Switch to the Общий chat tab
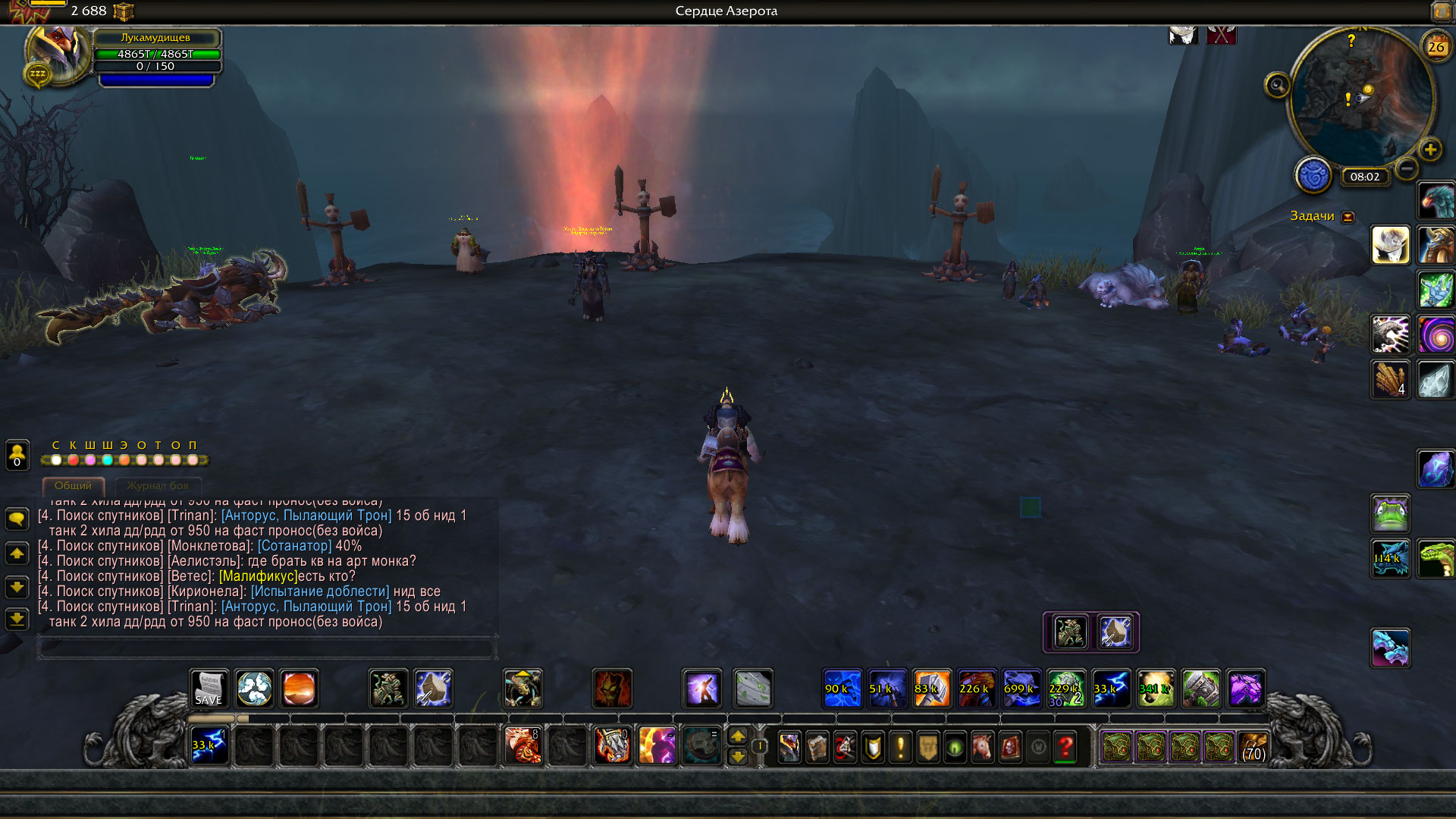Screen dimensions: 1456x819 tap(73, 485)
